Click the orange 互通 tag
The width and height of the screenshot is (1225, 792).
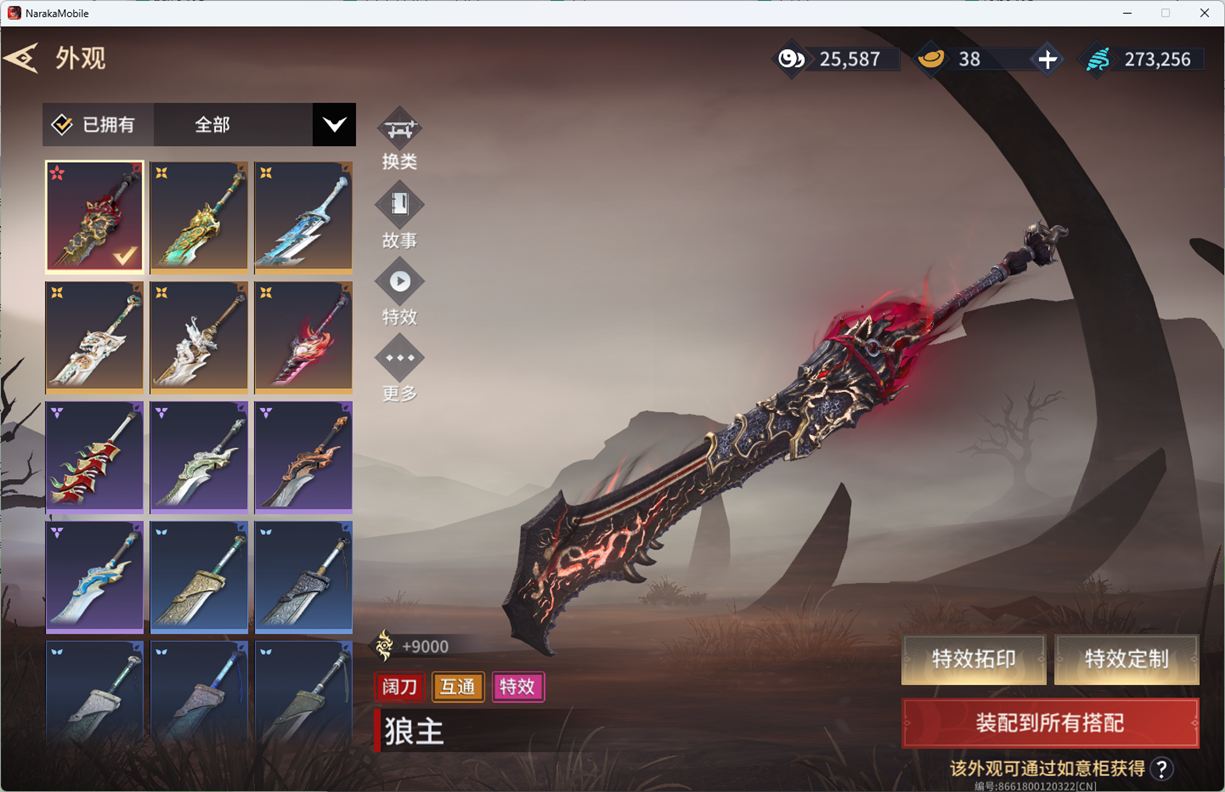458,686
